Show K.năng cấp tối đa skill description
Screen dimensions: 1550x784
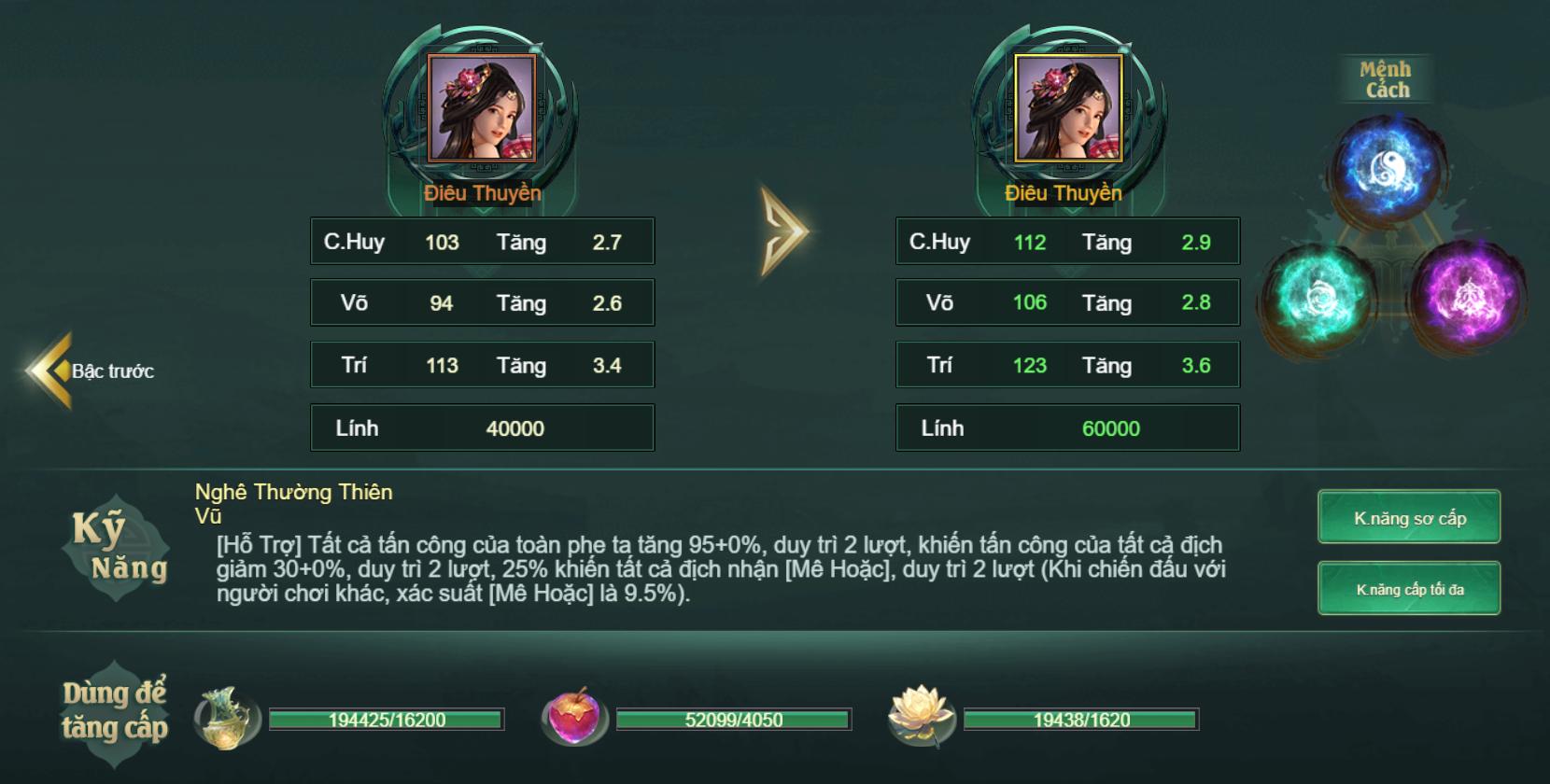click(1408, 589)
